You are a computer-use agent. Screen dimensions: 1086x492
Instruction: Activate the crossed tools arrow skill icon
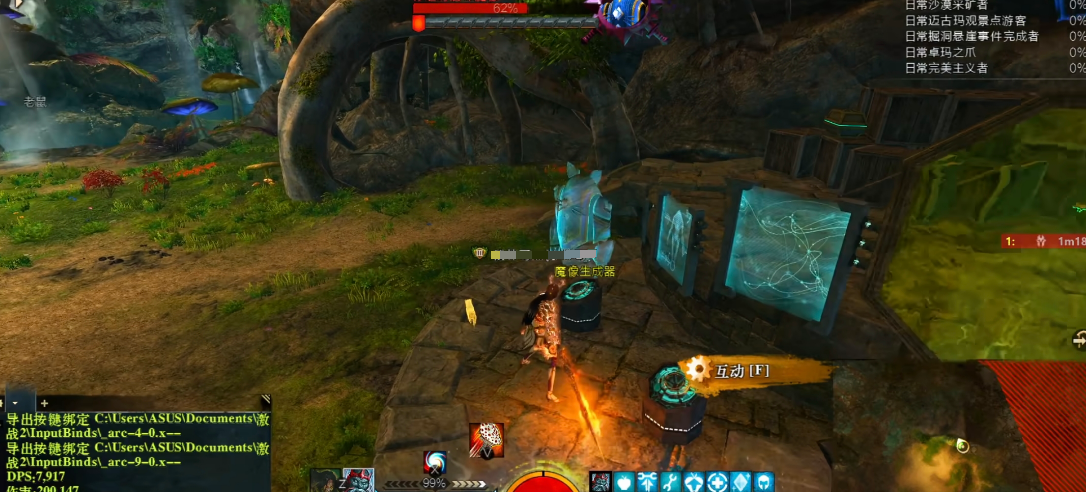(647, 482)
